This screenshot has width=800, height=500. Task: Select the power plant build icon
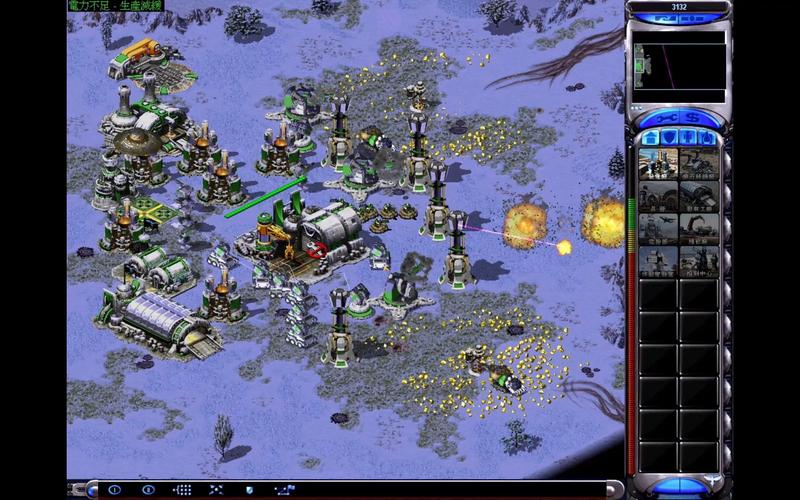659,163
